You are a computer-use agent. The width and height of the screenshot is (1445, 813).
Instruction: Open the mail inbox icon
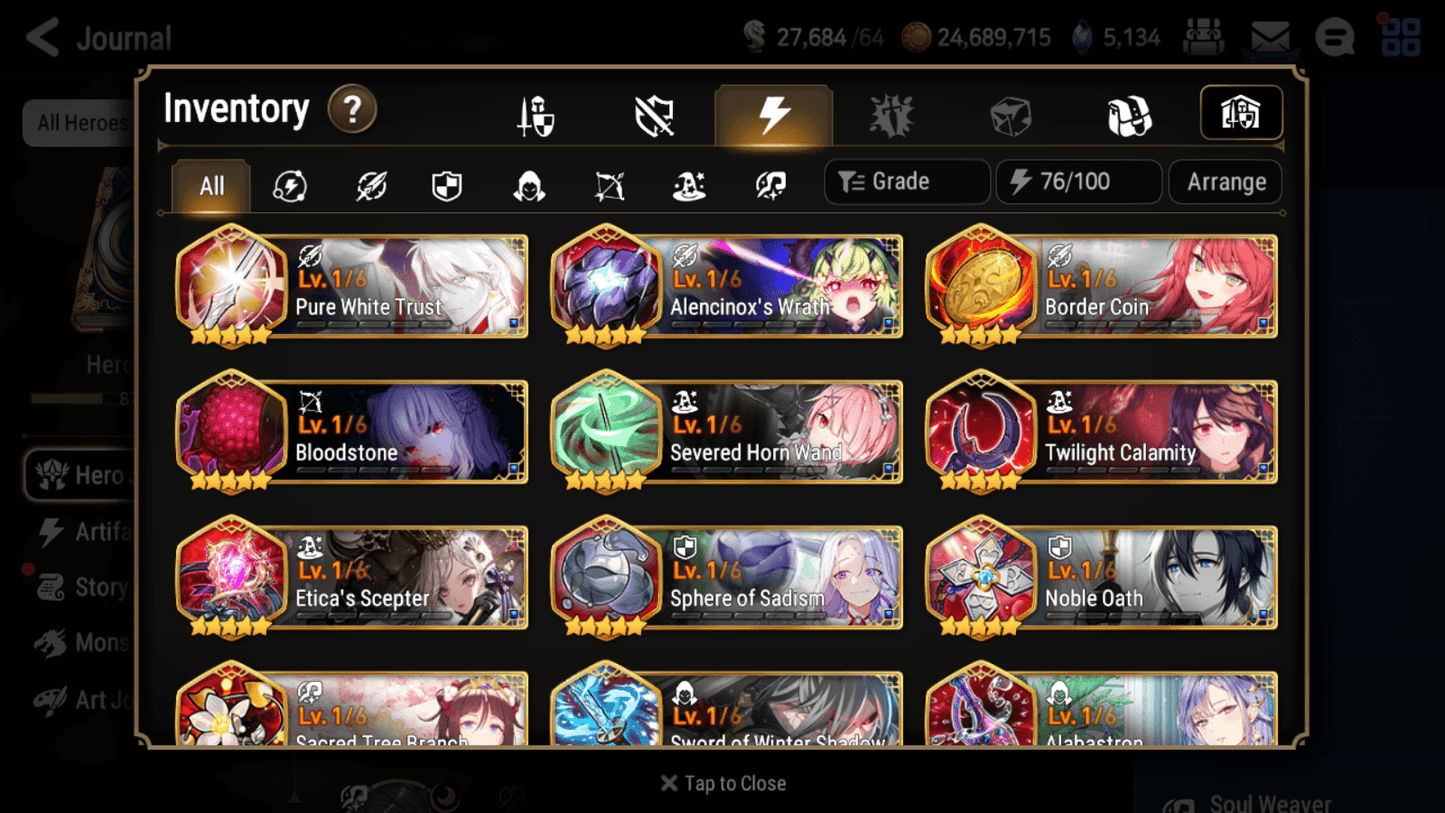pyautogui.click(x=1266, y=37)
